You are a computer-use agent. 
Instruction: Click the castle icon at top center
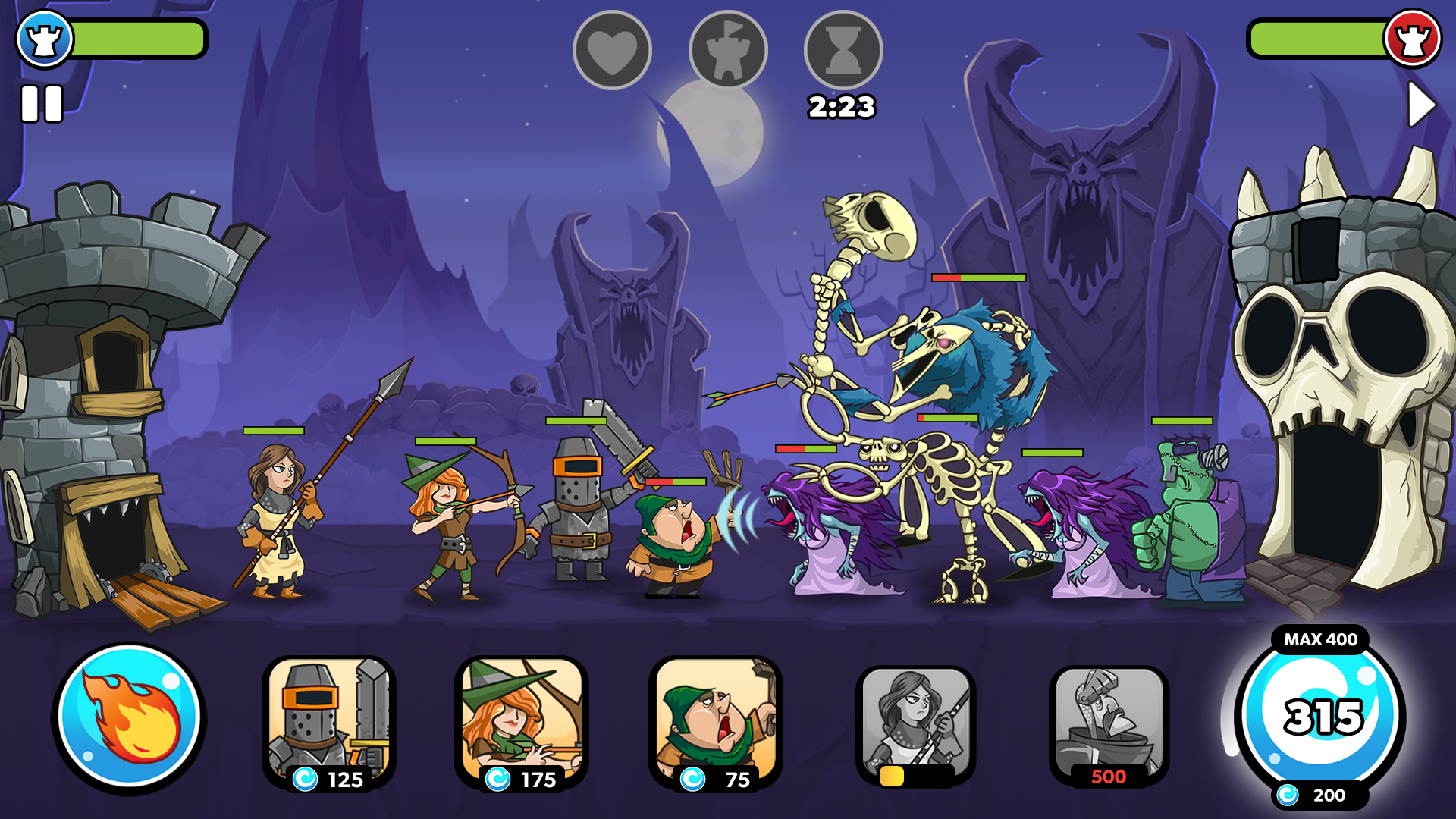tap(728, 48)
